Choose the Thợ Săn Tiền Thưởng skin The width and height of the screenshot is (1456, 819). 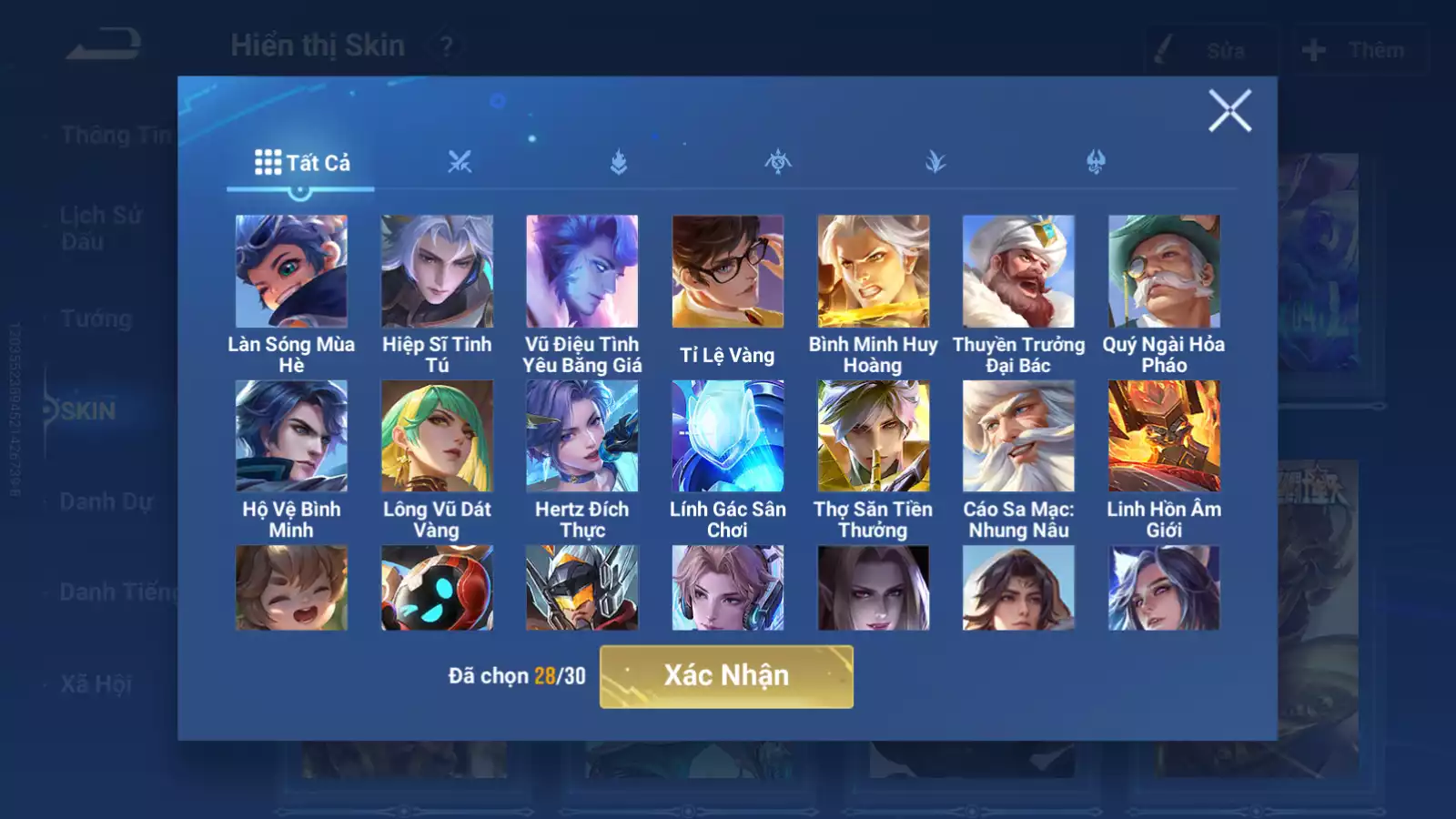(x=873, y=436)
